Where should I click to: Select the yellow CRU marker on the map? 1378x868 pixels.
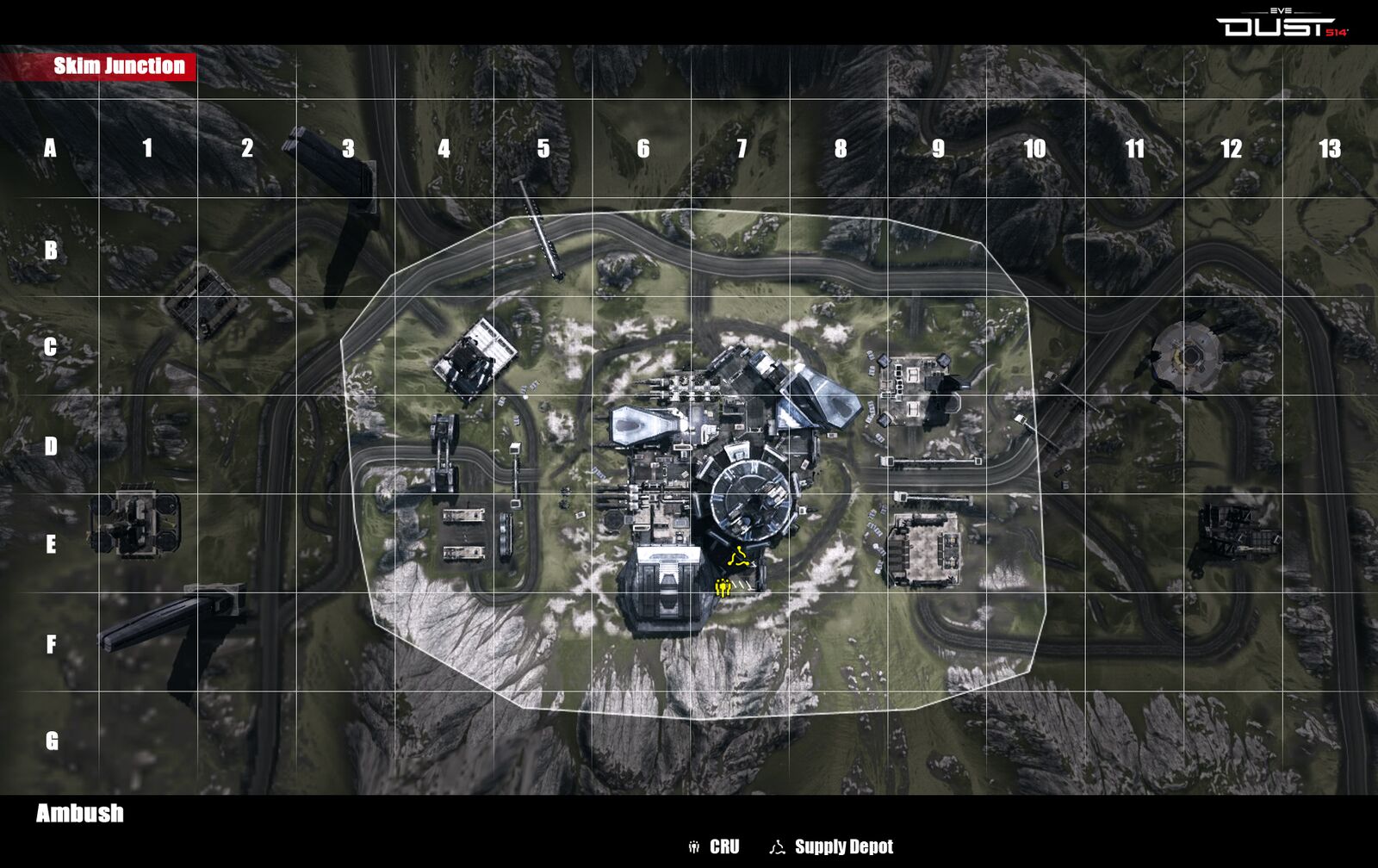click(723, 588)
